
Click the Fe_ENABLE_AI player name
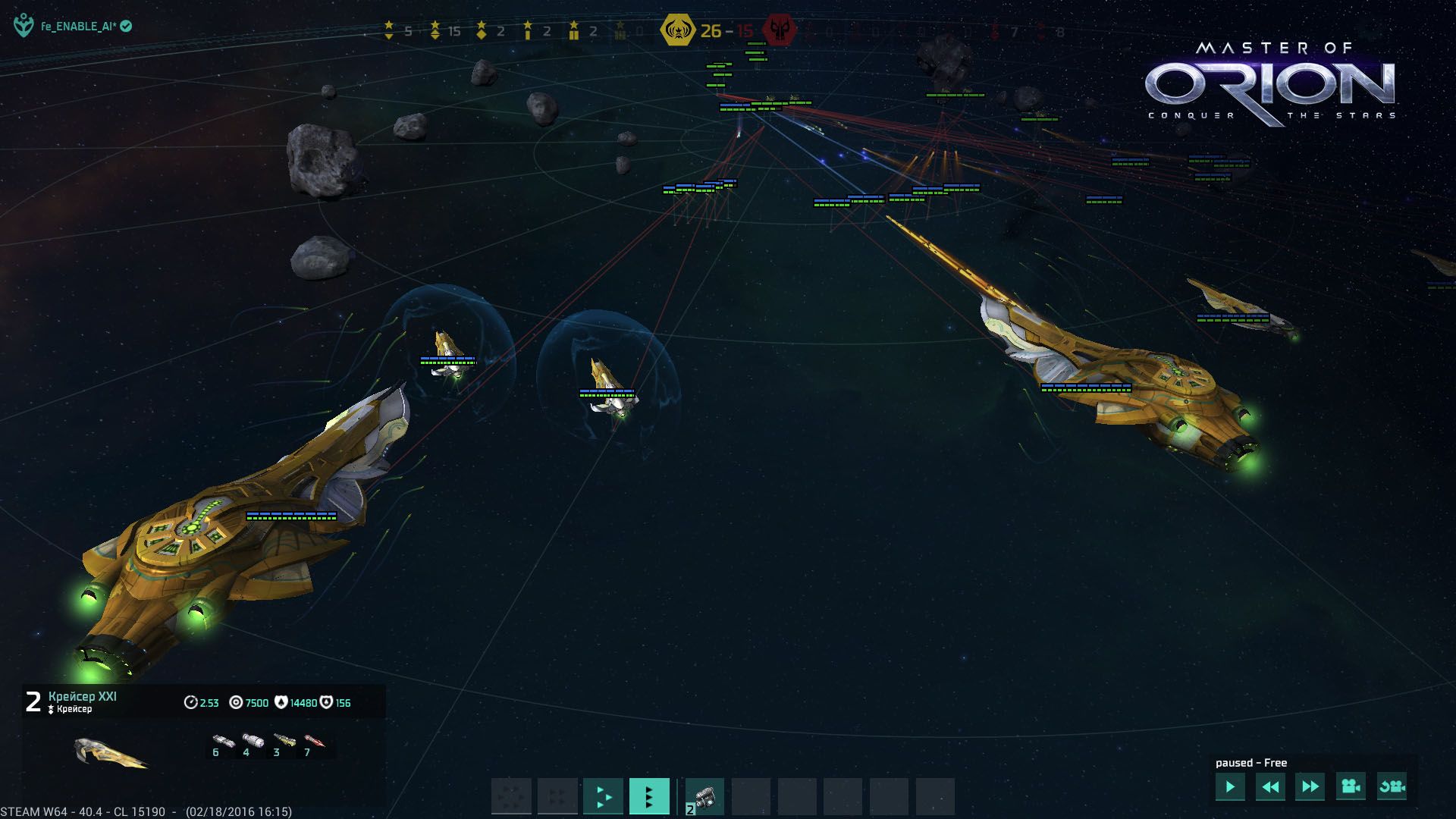[78, 24]
